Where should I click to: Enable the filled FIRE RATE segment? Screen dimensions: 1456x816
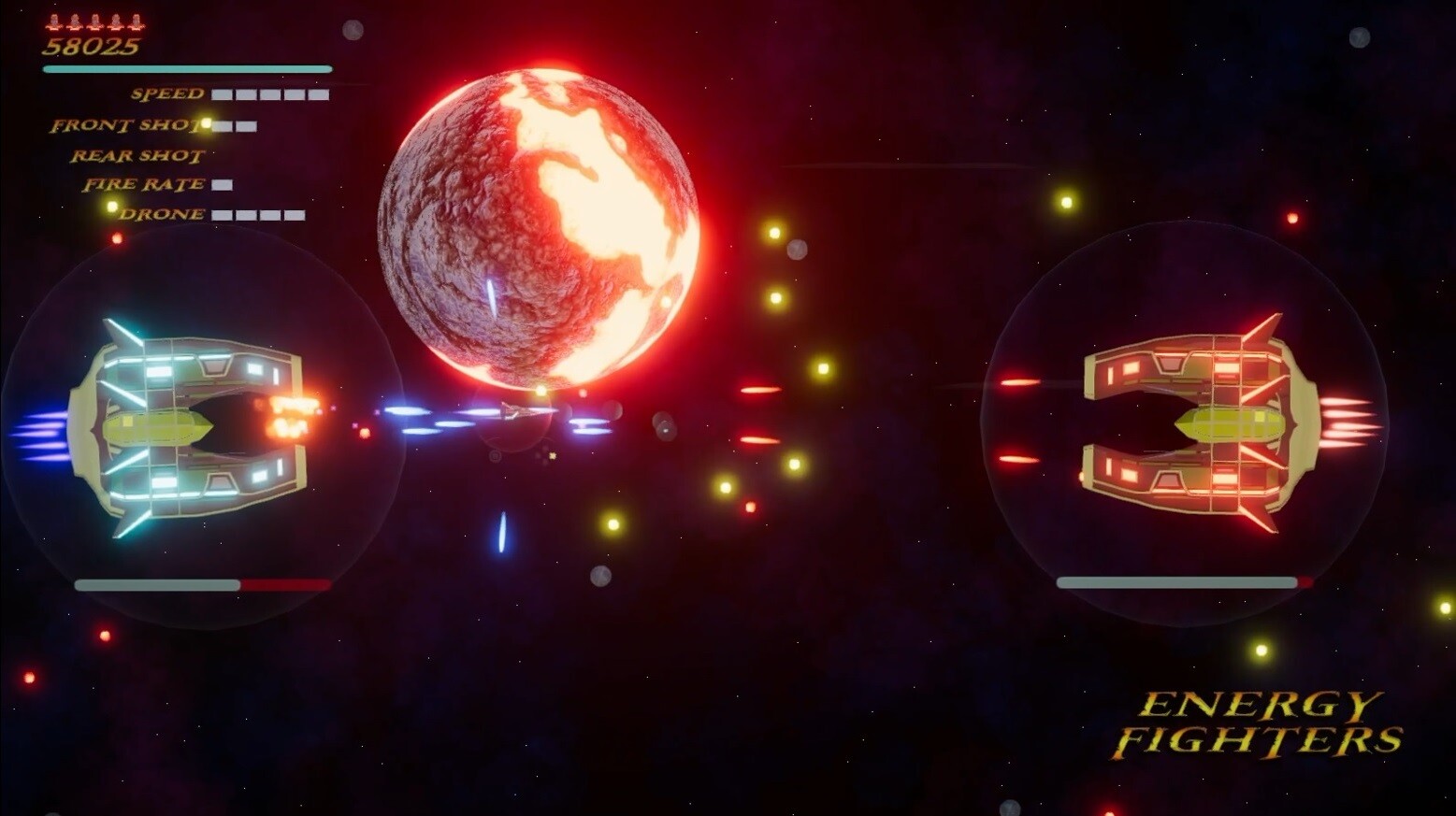tap(222, 184)
